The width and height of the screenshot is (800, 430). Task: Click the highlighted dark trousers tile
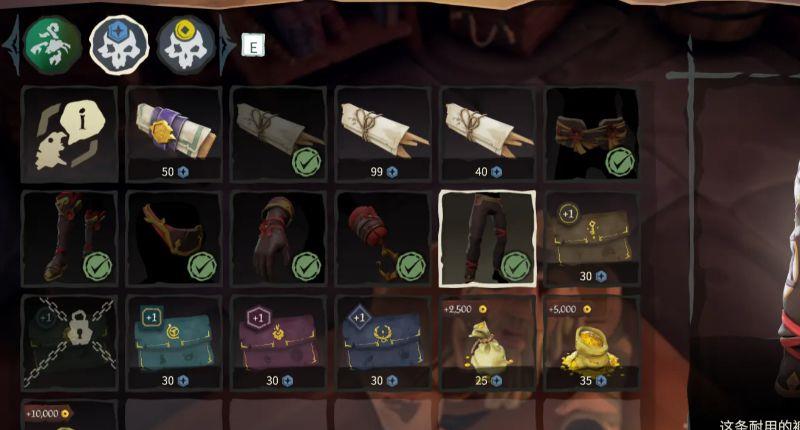487,238
